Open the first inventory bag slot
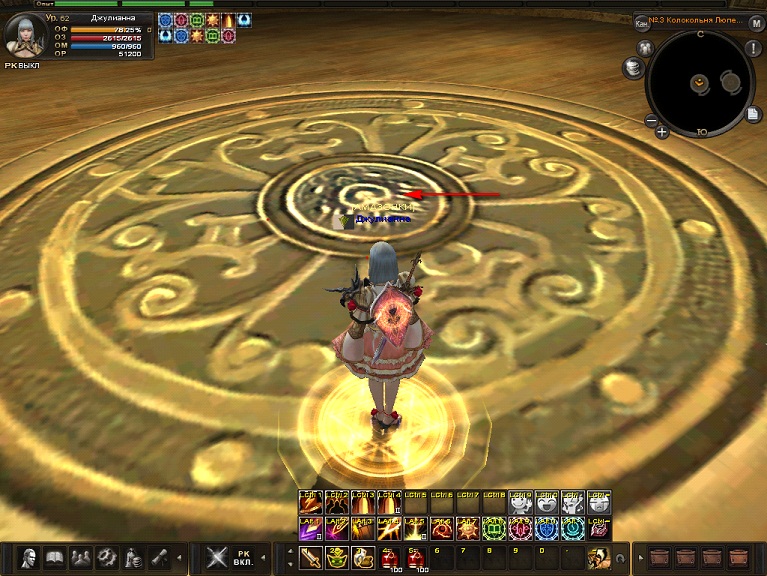This screenshot has width=767, height=576. (x=660, y=557)
